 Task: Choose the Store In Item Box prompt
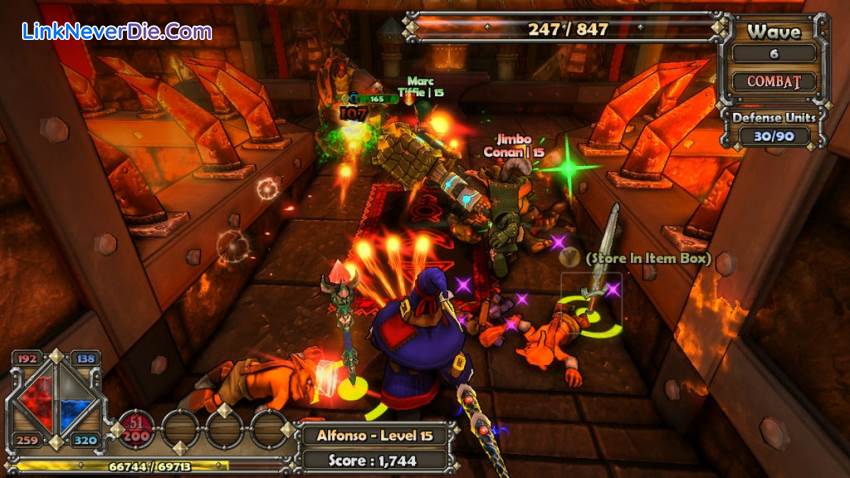point(649,259)
